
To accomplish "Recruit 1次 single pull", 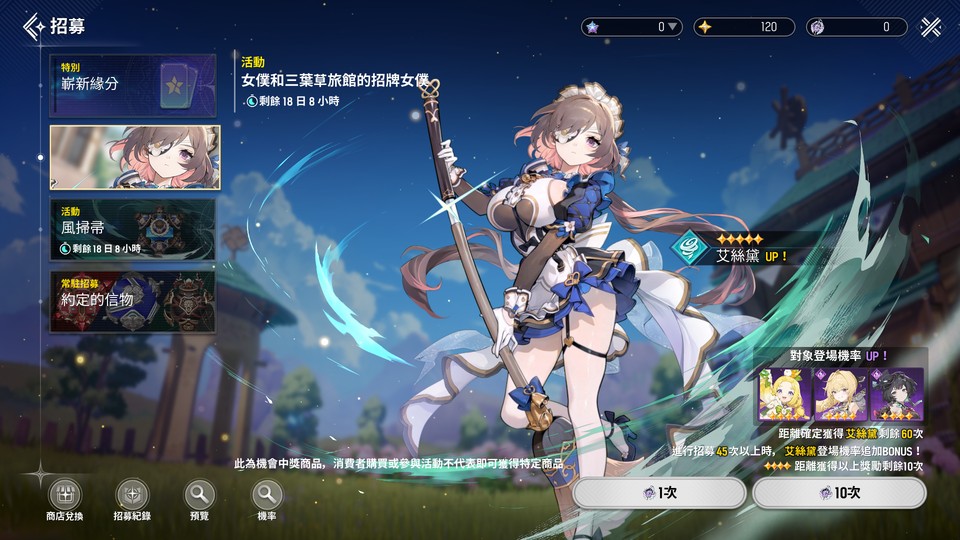I will coord(659,493).
